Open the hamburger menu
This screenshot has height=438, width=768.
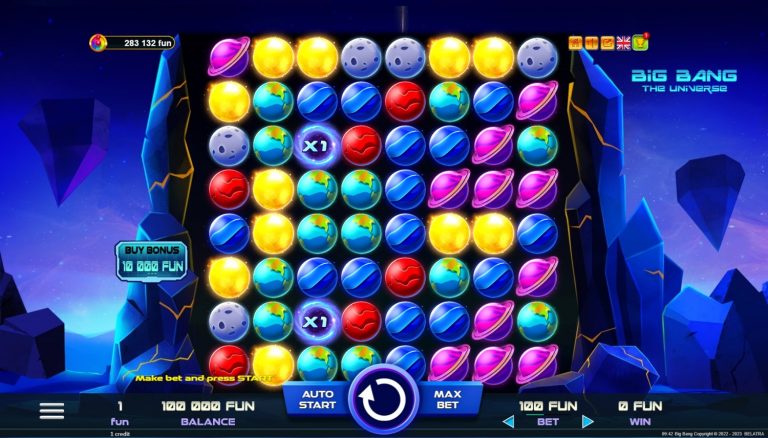point(52,410)
